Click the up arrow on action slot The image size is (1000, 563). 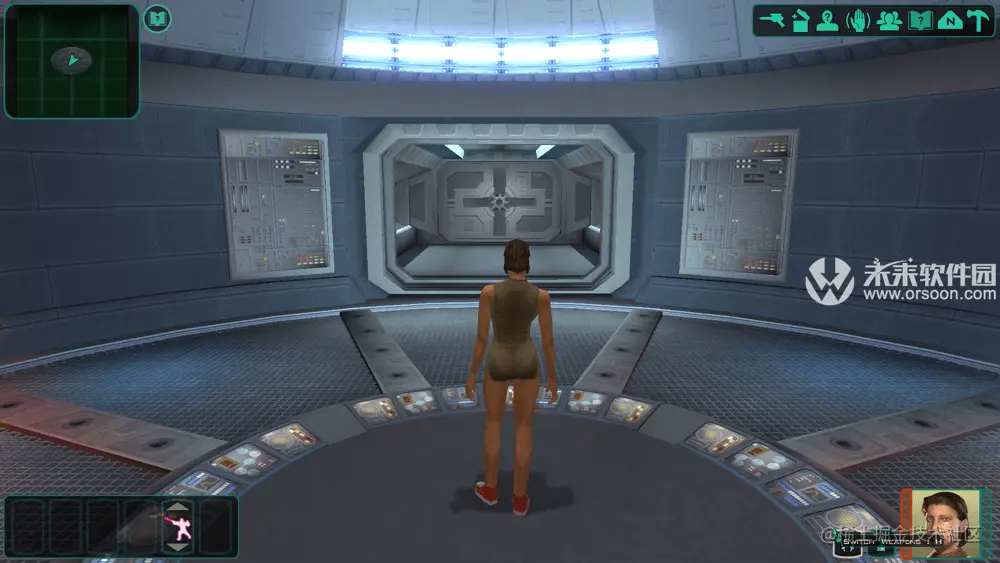(177, 509)
